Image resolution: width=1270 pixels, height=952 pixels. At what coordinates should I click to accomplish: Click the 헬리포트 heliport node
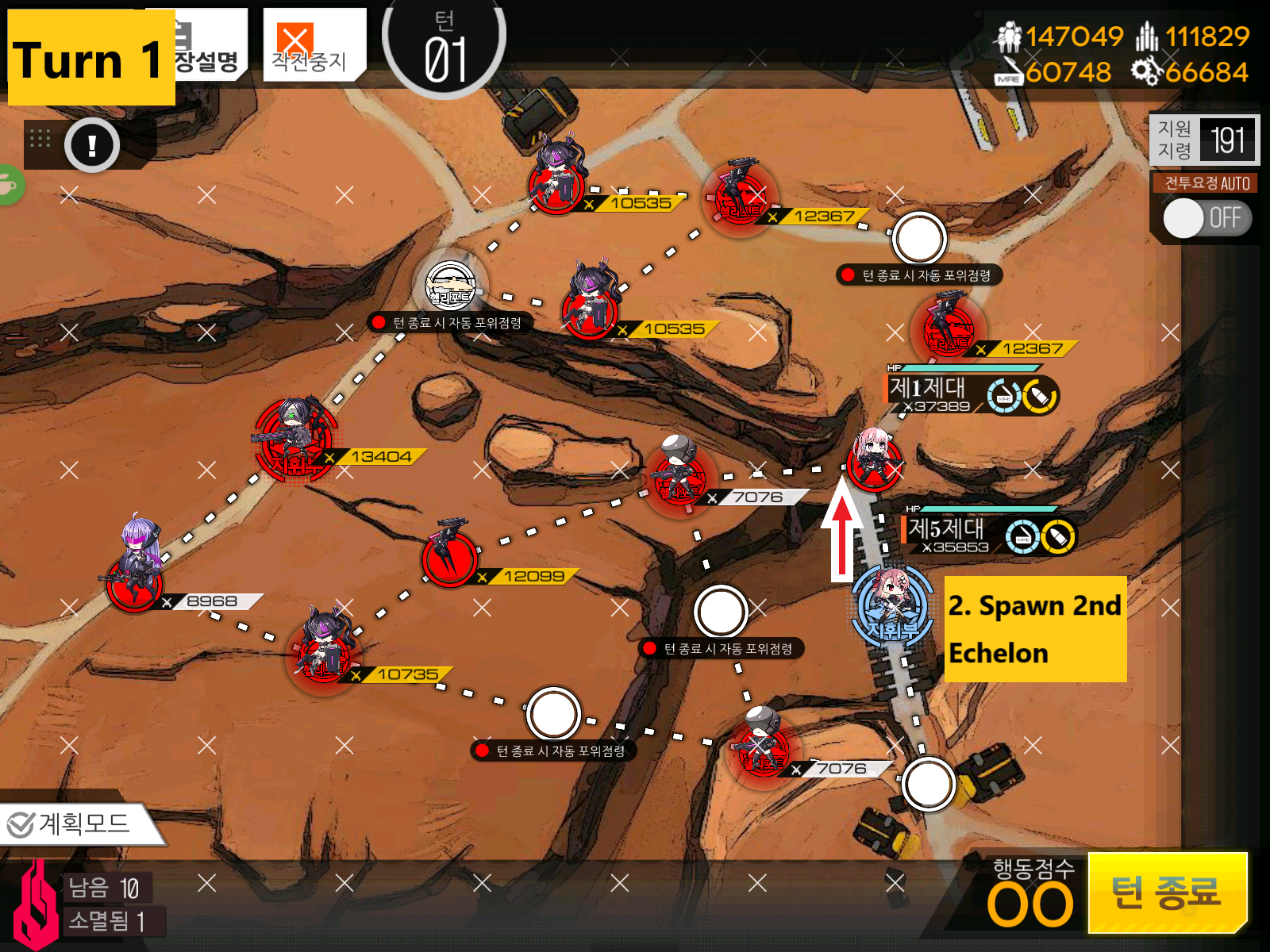pyautogui.click(x=450, y=287)
